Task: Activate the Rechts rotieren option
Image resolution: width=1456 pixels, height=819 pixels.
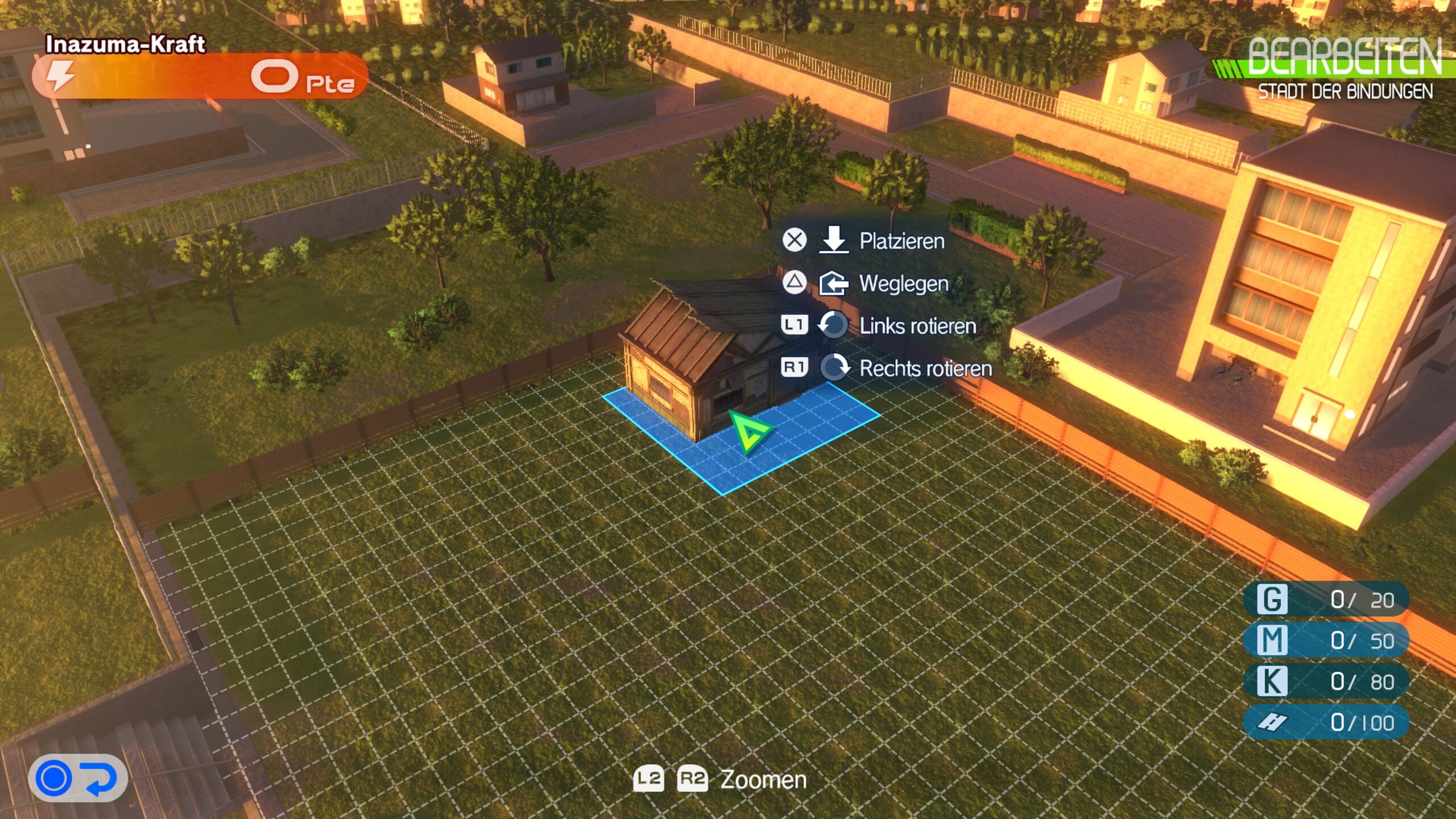Action: pos(925,369)
